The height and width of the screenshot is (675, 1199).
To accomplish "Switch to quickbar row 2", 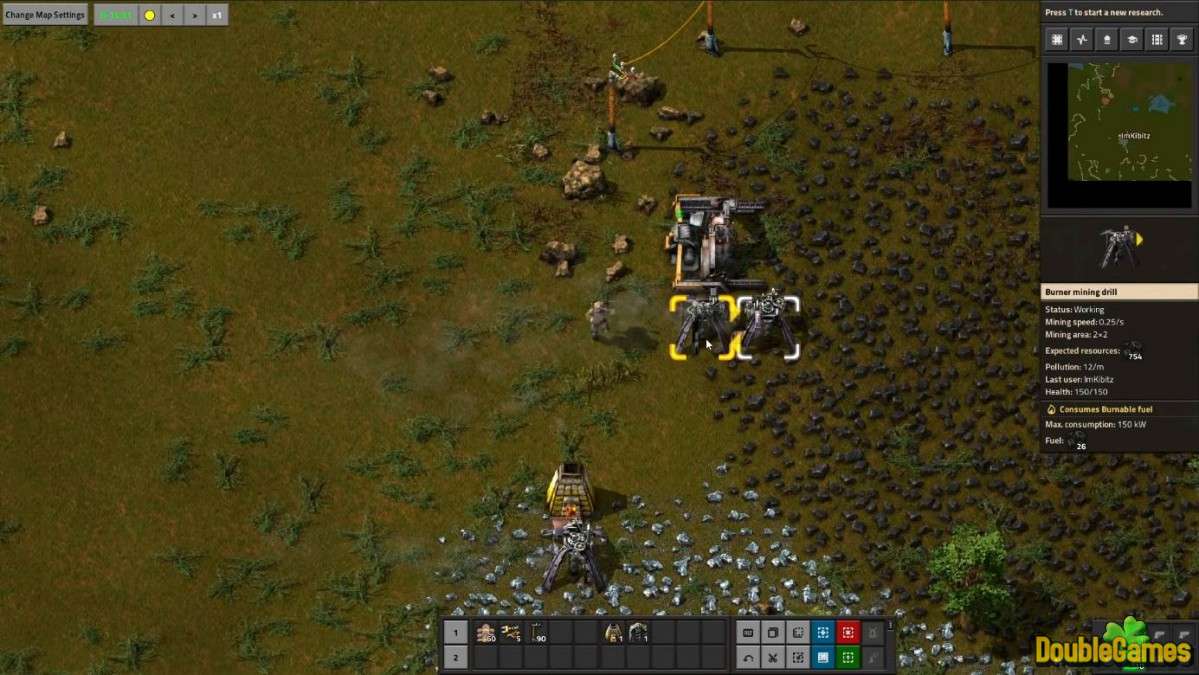I will (455, 657).
